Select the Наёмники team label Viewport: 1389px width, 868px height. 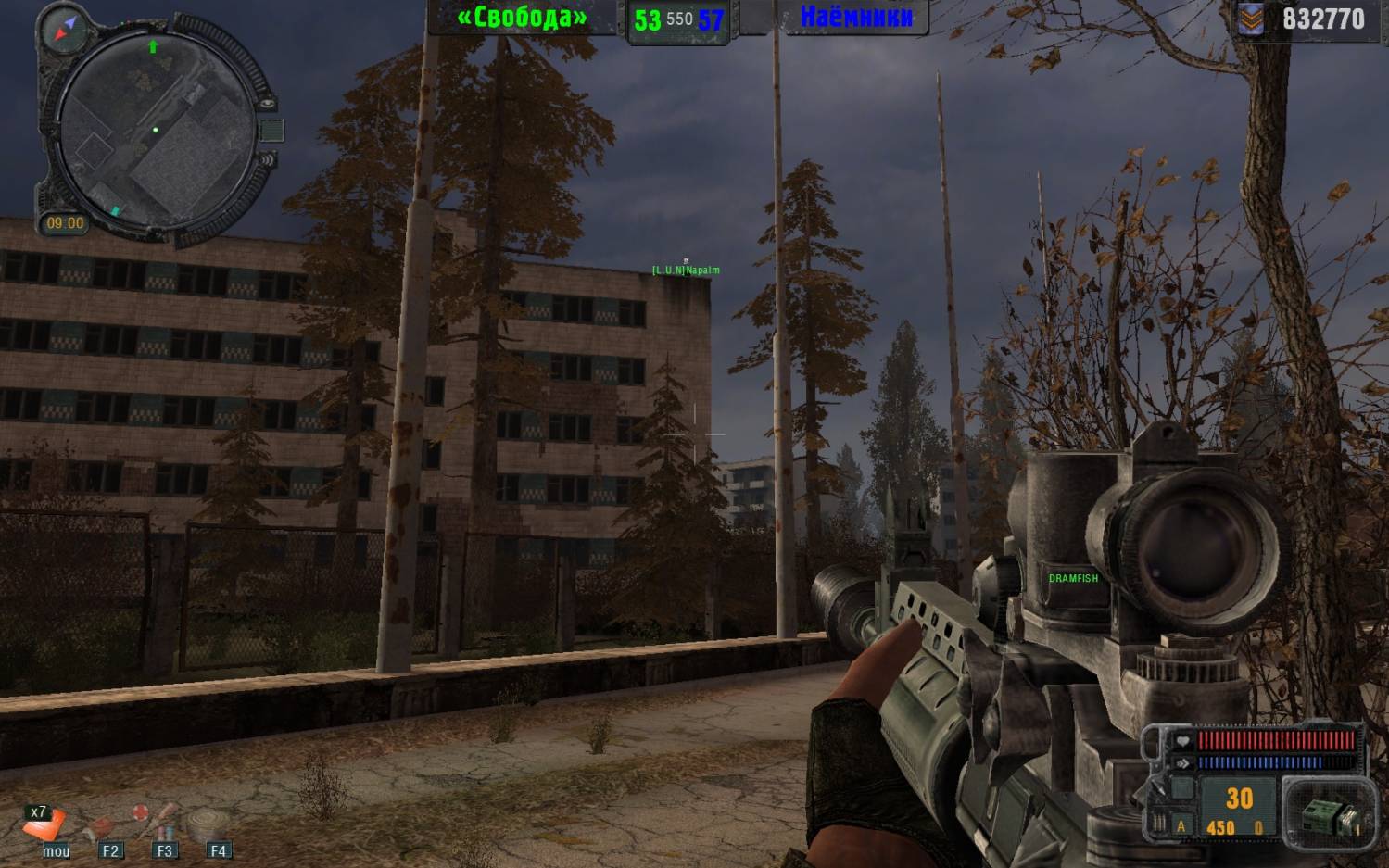(x=855, y=17)
